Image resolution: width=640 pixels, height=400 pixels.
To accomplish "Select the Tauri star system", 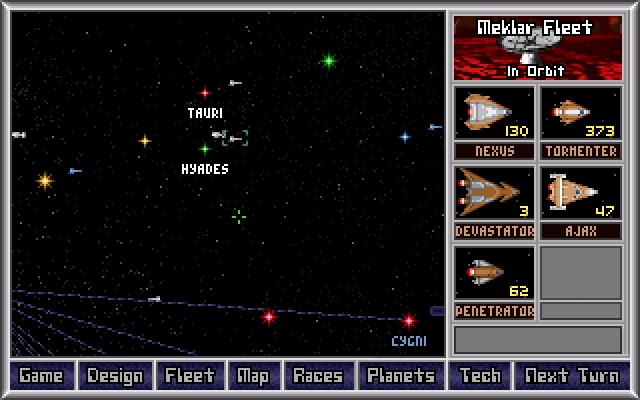I will (205, 93).
